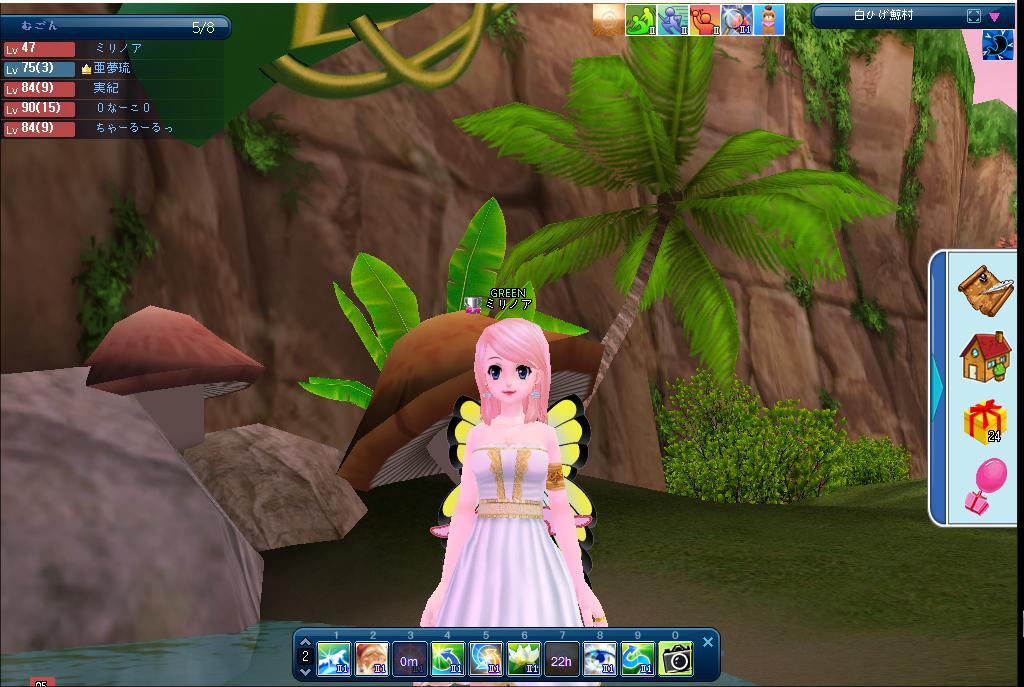Select party member 実紀 in the list
Viewport: 1024px width, 687px height.
(x=106, y=88)
